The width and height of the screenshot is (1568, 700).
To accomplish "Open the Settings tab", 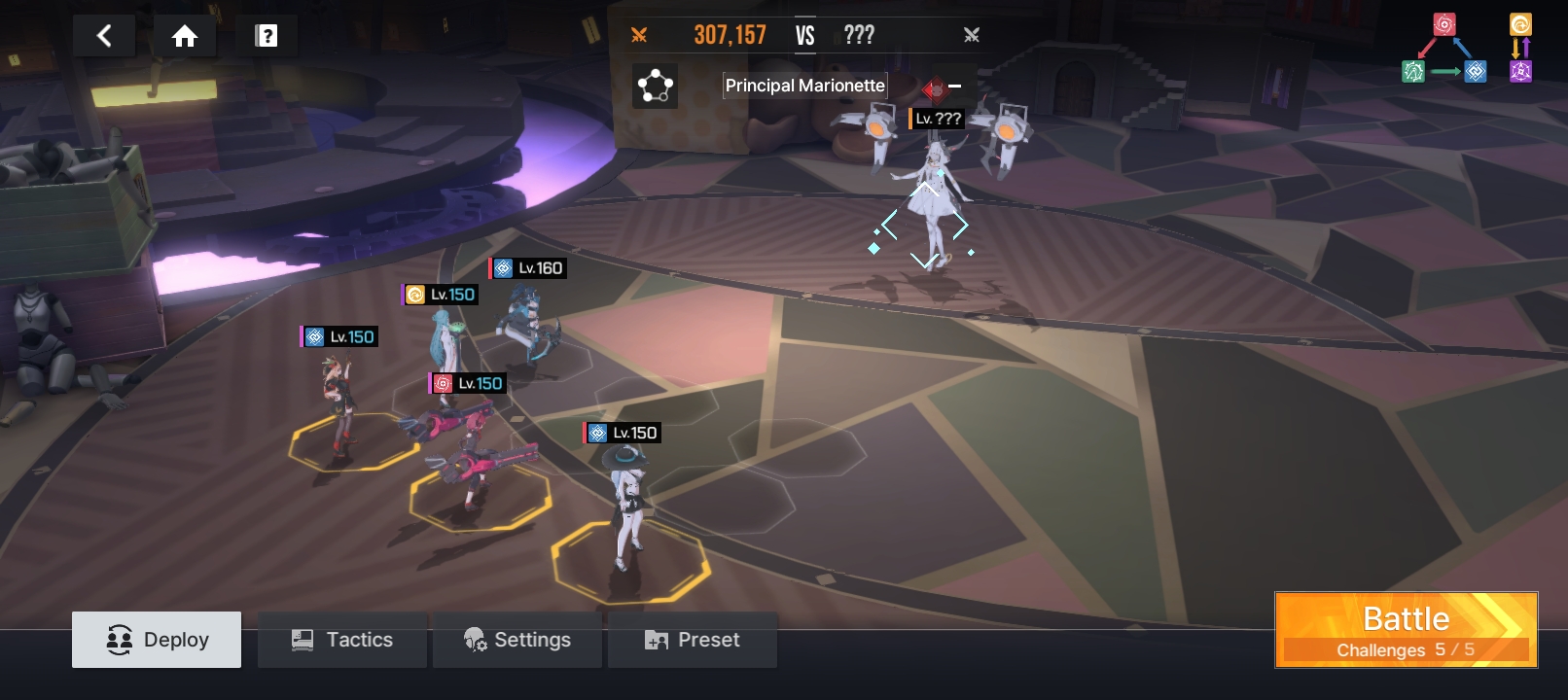I will (x=517, y=640).
